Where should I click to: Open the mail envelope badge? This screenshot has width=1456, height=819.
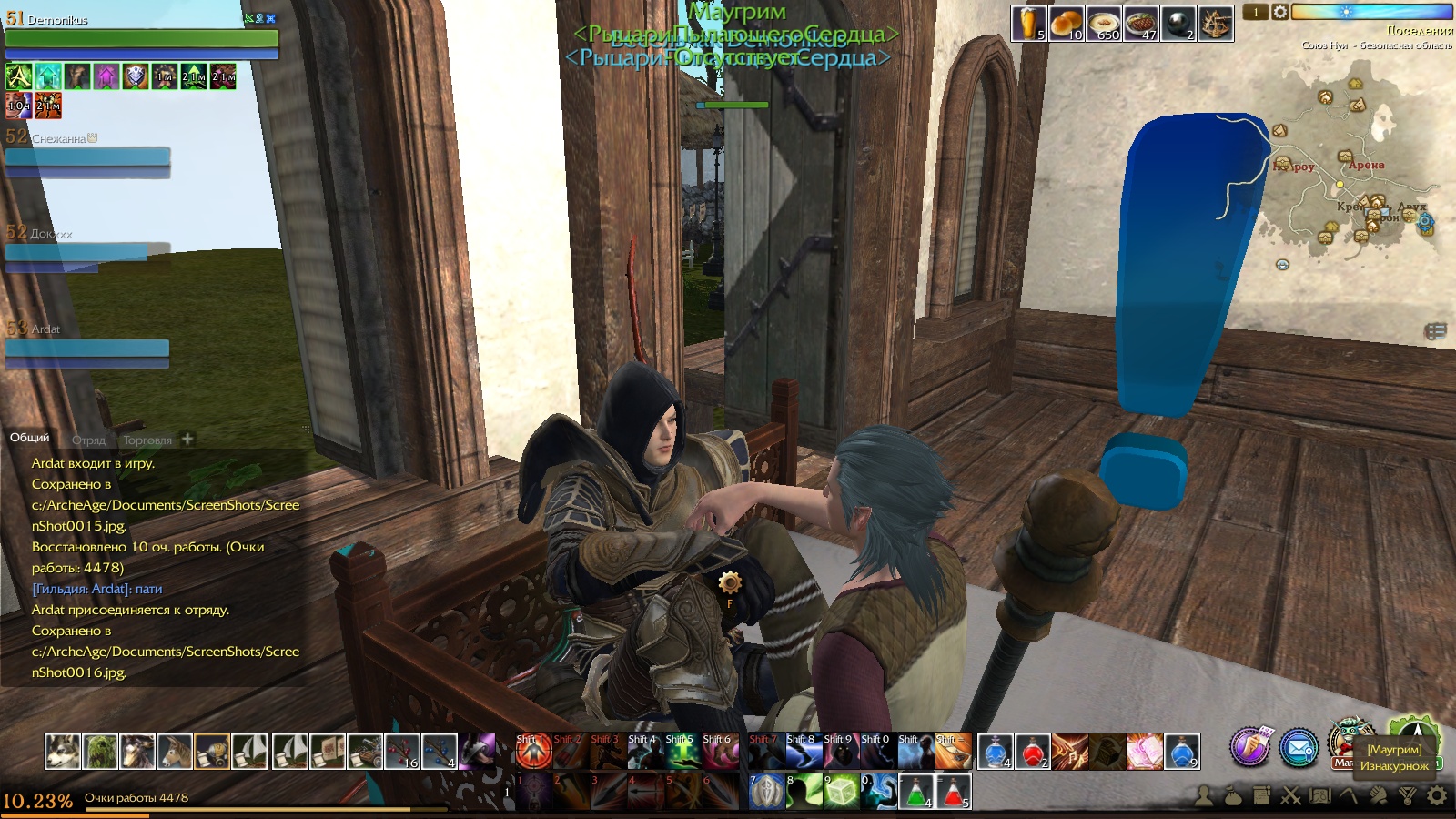coord(1299,747)
